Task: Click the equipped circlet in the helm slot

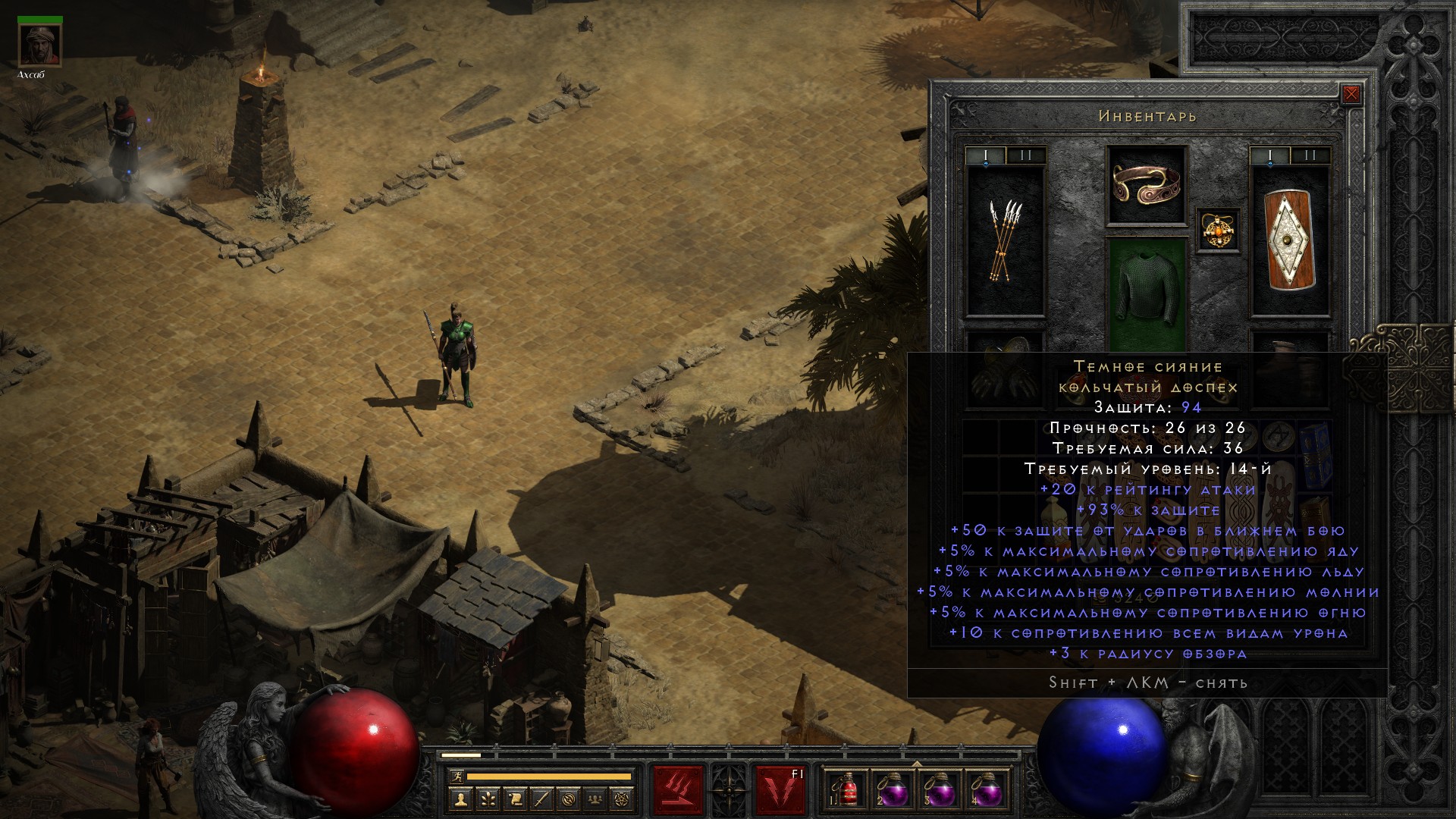Action: point(1146,185)
